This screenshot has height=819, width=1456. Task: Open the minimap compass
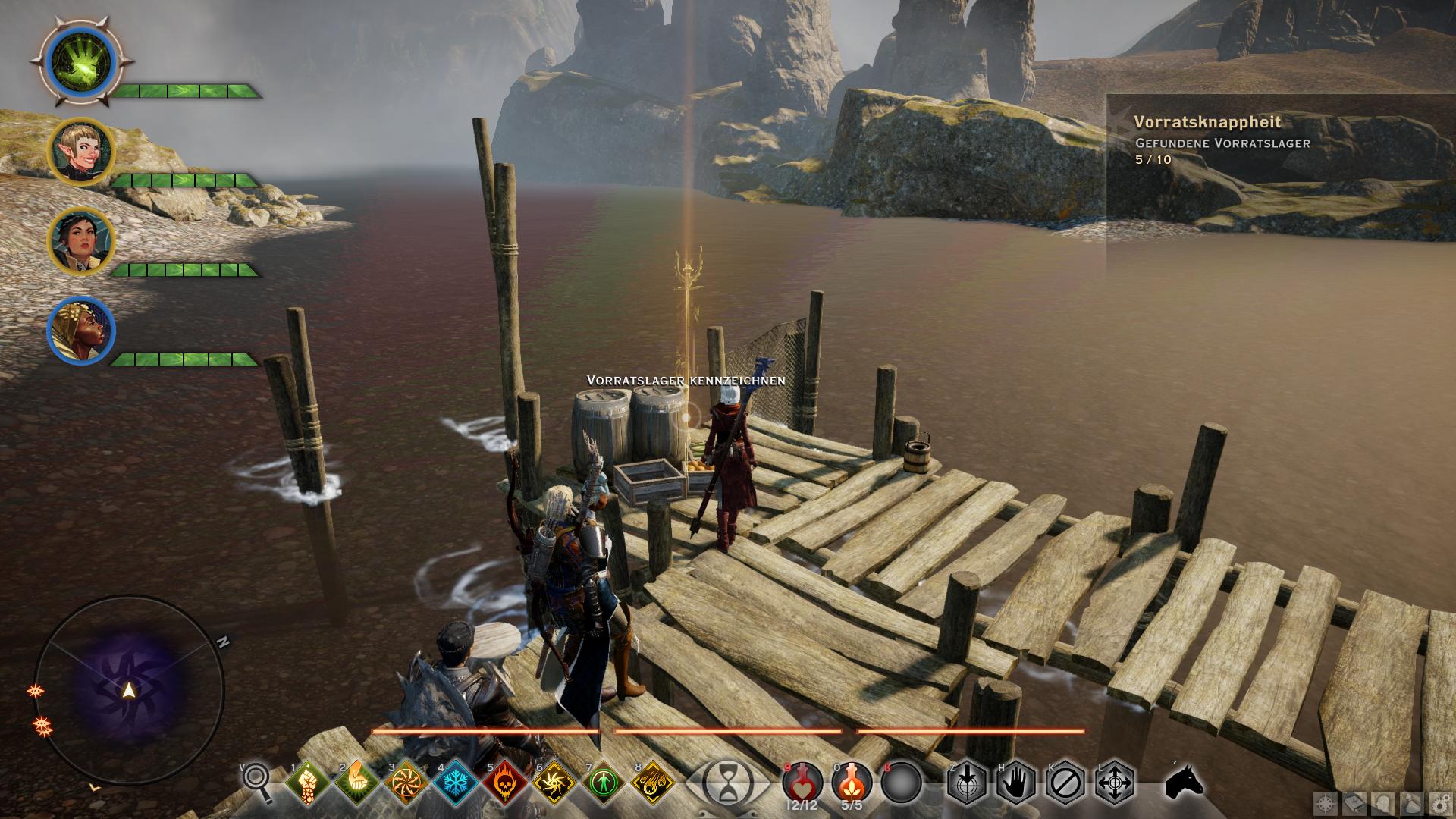coord(129,689)
